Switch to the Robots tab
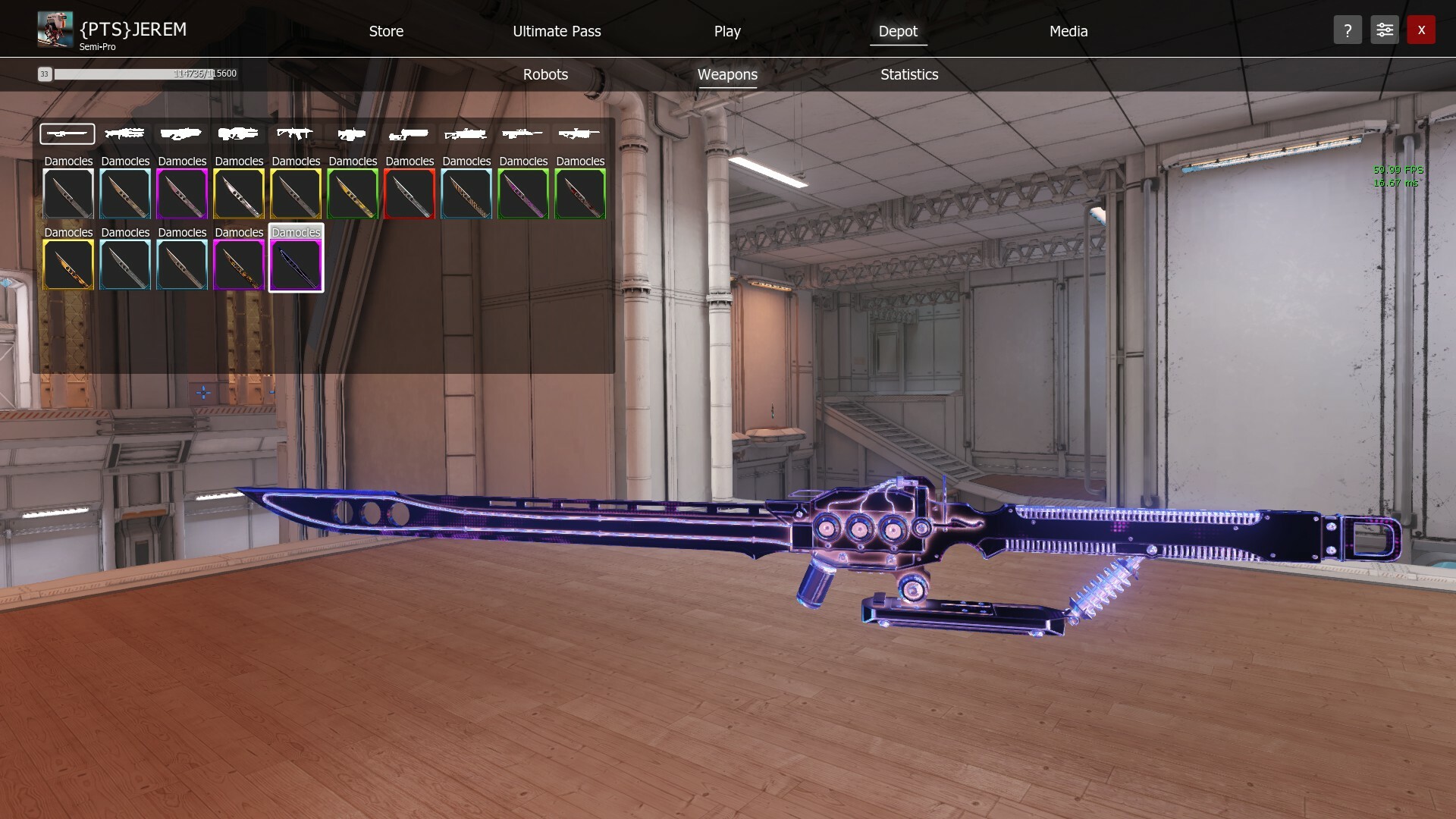 click(545, 74)
